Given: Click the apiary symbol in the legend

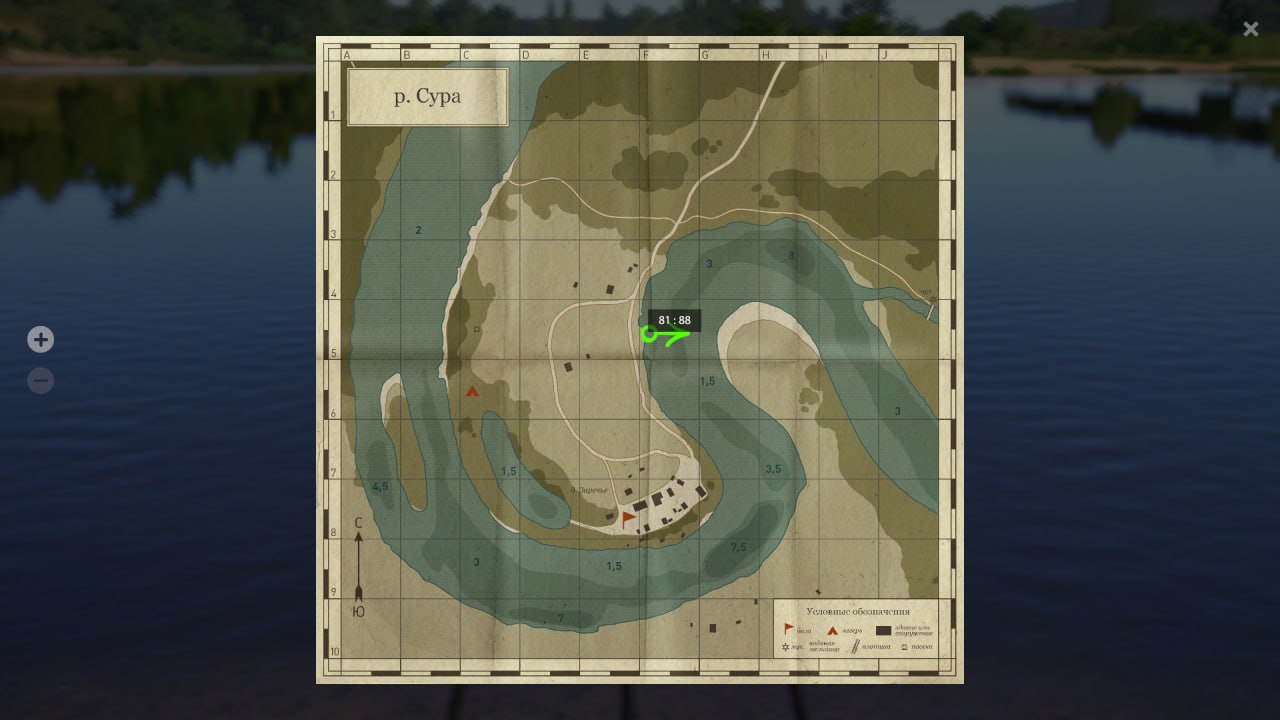Looking at the screenshot, I should tap(904, 647).
